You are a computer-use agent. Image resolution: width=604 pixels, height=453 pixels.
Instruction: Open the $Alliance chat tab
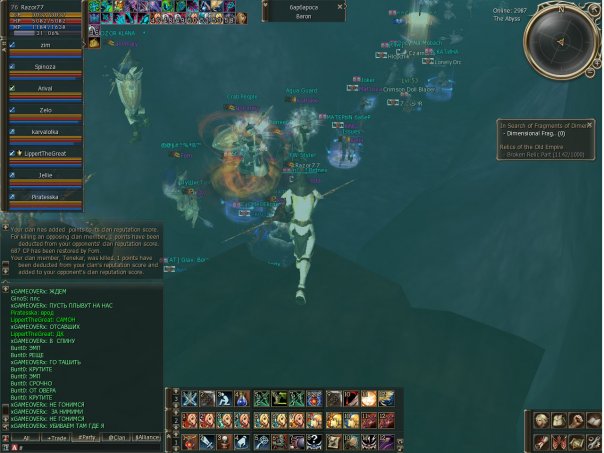(x=148, y=438)
